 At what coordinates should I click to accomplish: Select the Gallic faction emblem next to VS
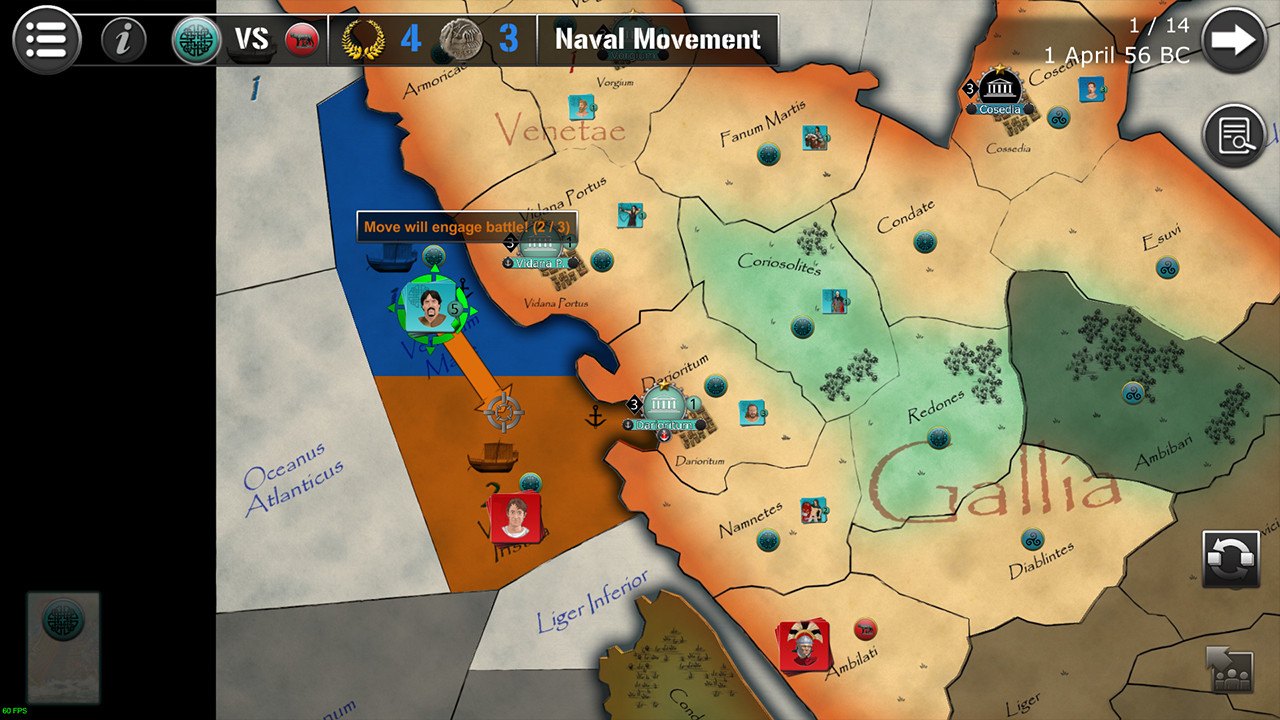click(x=195, y=40)
